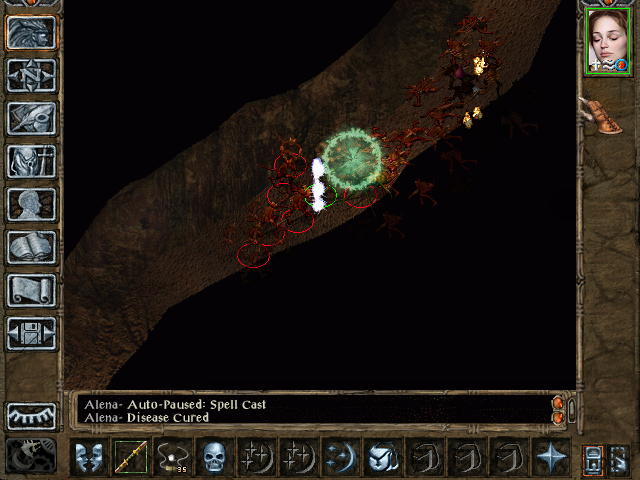Toggle pause via the dragon clock
This screenshot has width=640, height=480.
[31, 456]
